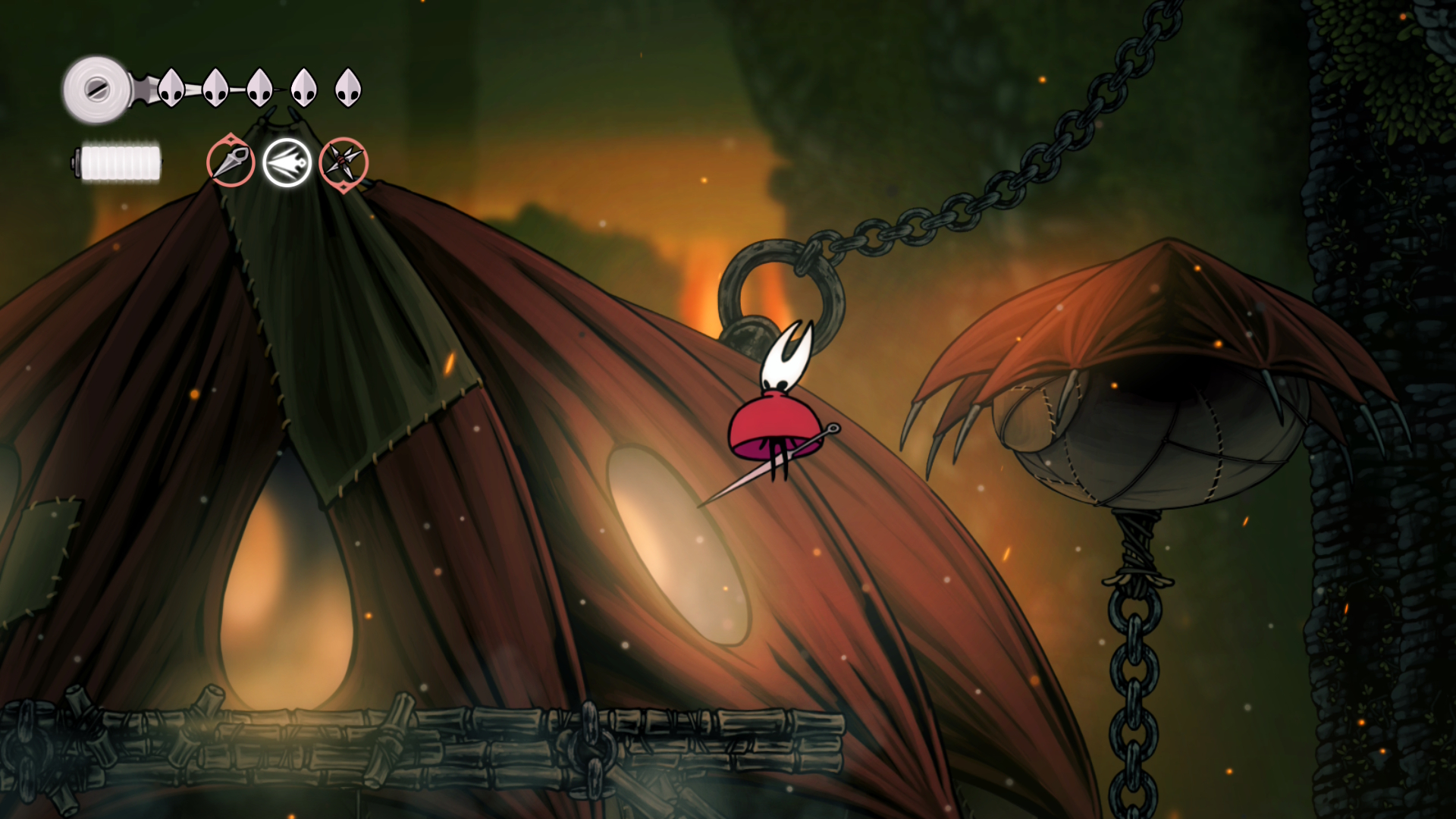The image size is (1456, 819).
Task: Select the straight pin throwing tool icon
Action: (231, 162)
